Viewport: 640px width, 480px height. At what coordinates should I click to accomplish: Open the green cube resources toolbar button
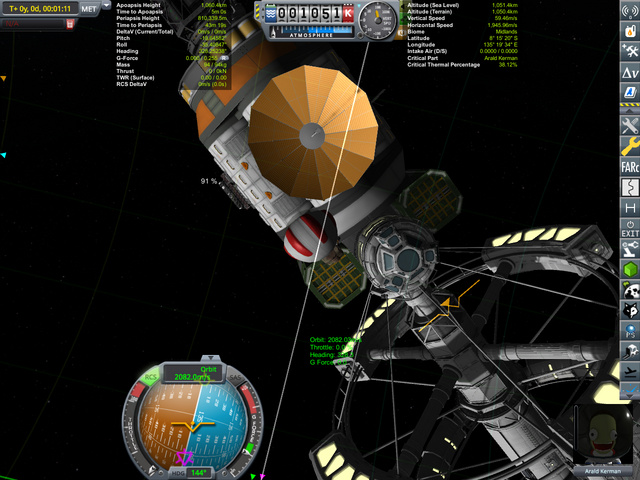[629, 270]
